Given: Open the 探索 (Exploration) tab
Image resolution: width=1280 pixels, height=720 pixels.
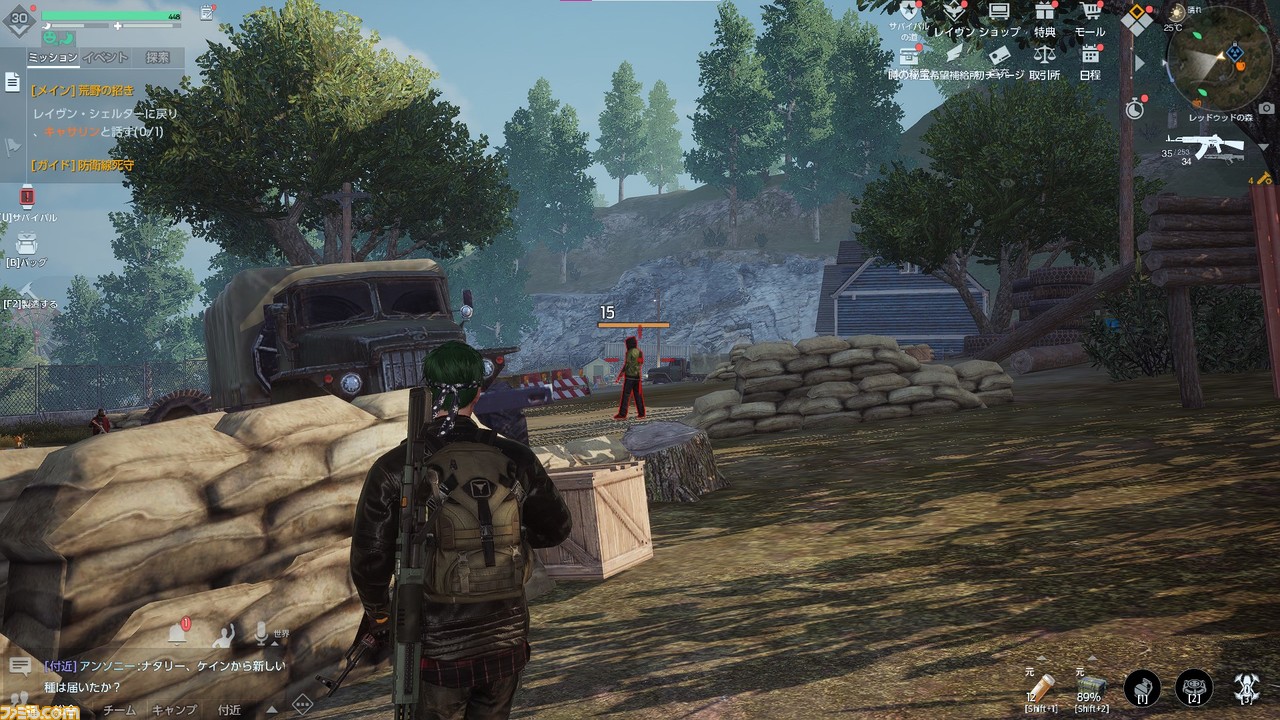Looking at the screenshot, I should (x=157, y=58).
